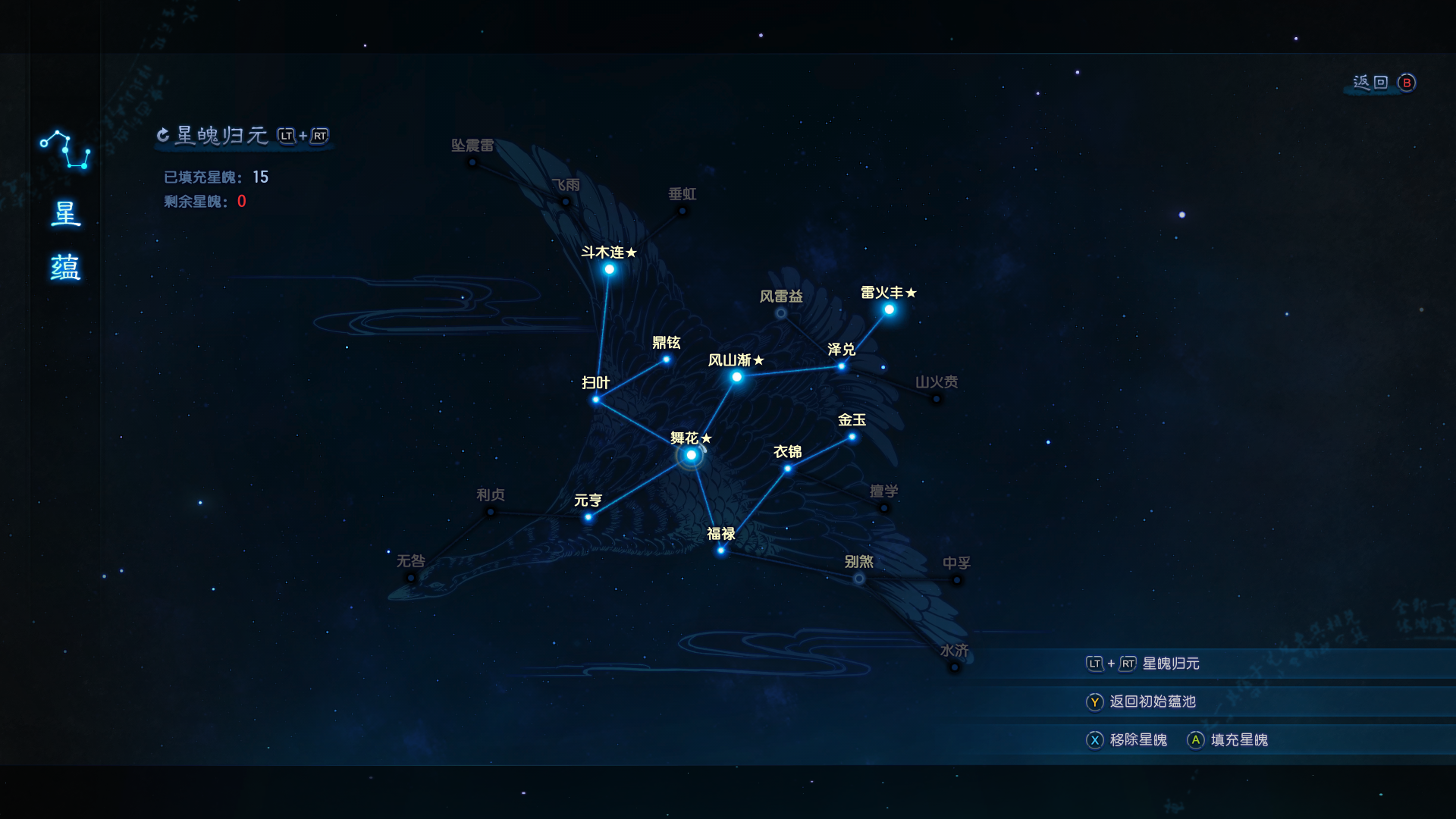Screen dimensions: 1456x819
Task: Open the constellation icon tab
Action: click(x=65, y=150)
